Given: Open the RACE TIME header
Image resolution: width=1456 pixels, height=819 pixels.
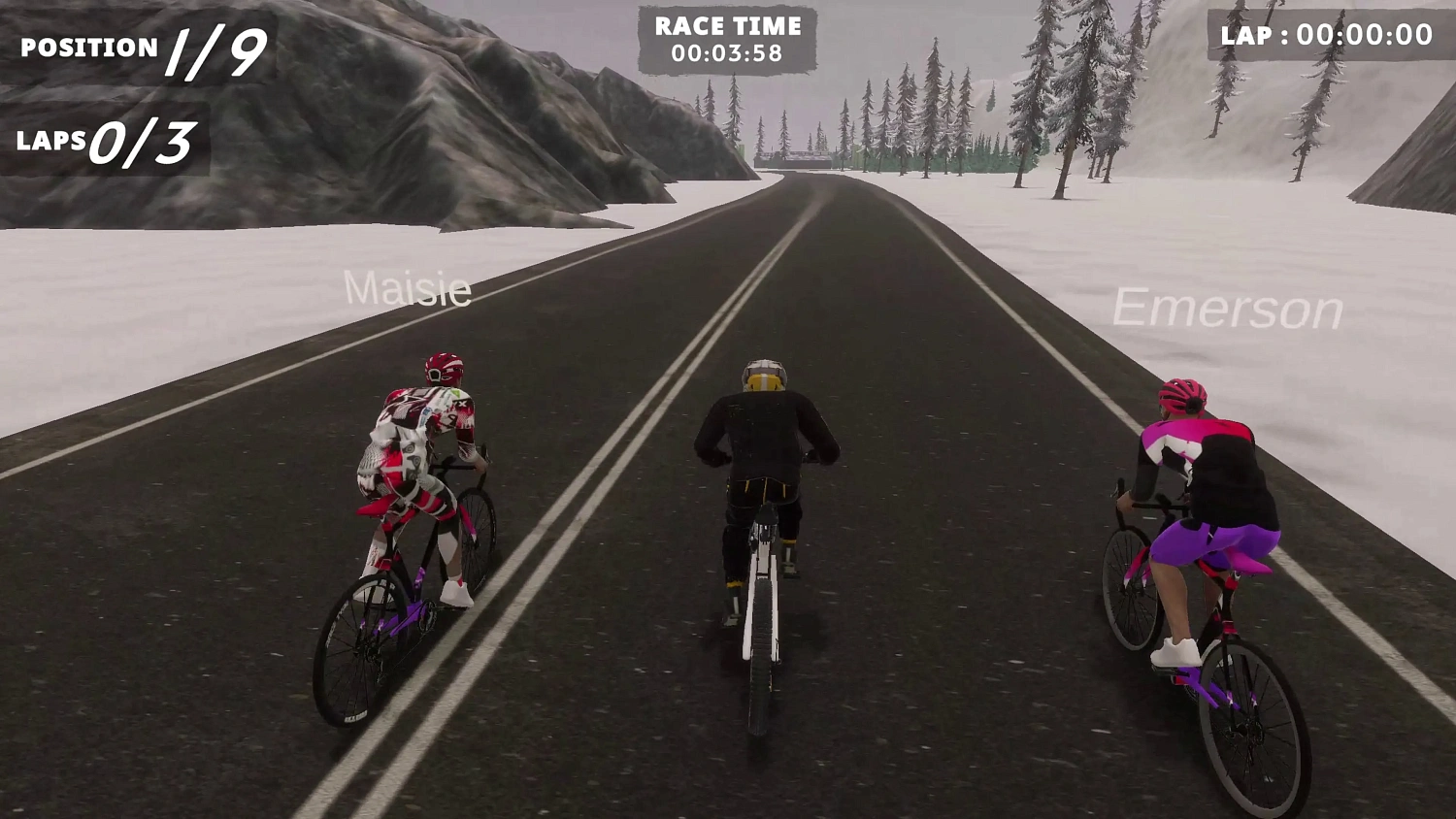Looking at the screenshot, I should [x=728, y=26].
